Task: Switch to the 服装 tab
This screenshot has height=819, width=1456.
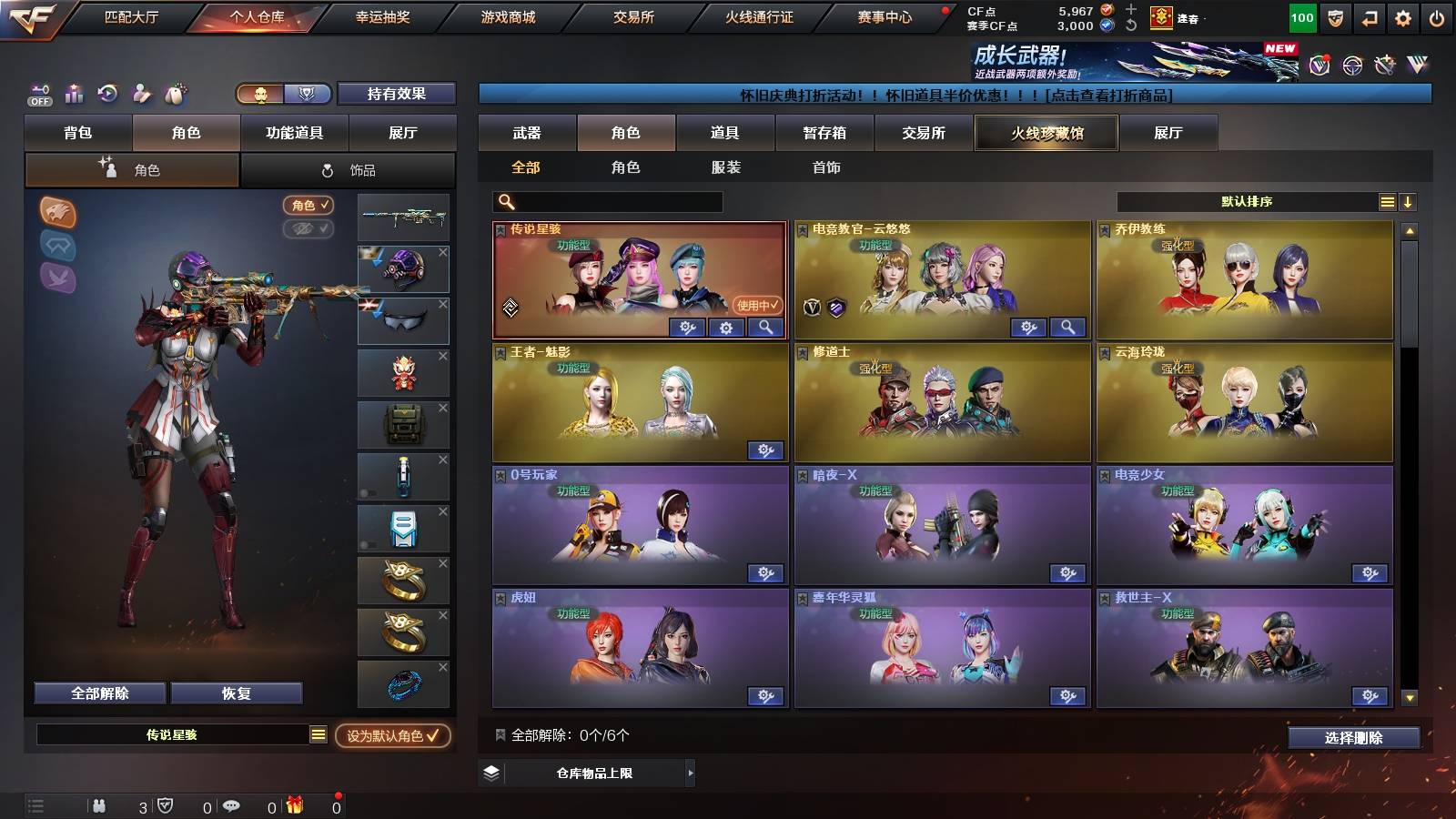Action: 725,167
